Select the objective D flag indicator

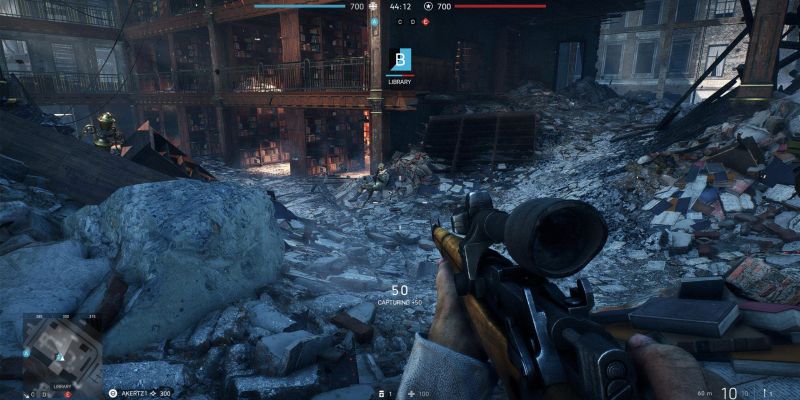pos(411,20)
